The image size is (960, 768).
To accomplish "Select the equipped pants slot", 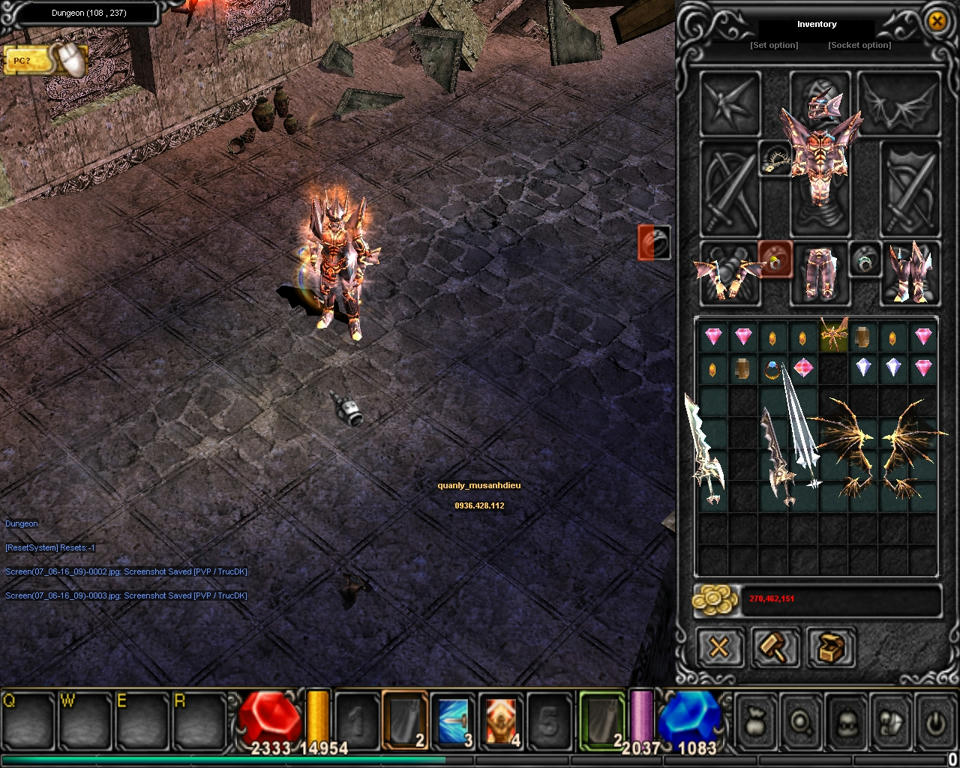I will tap(820, 273).
